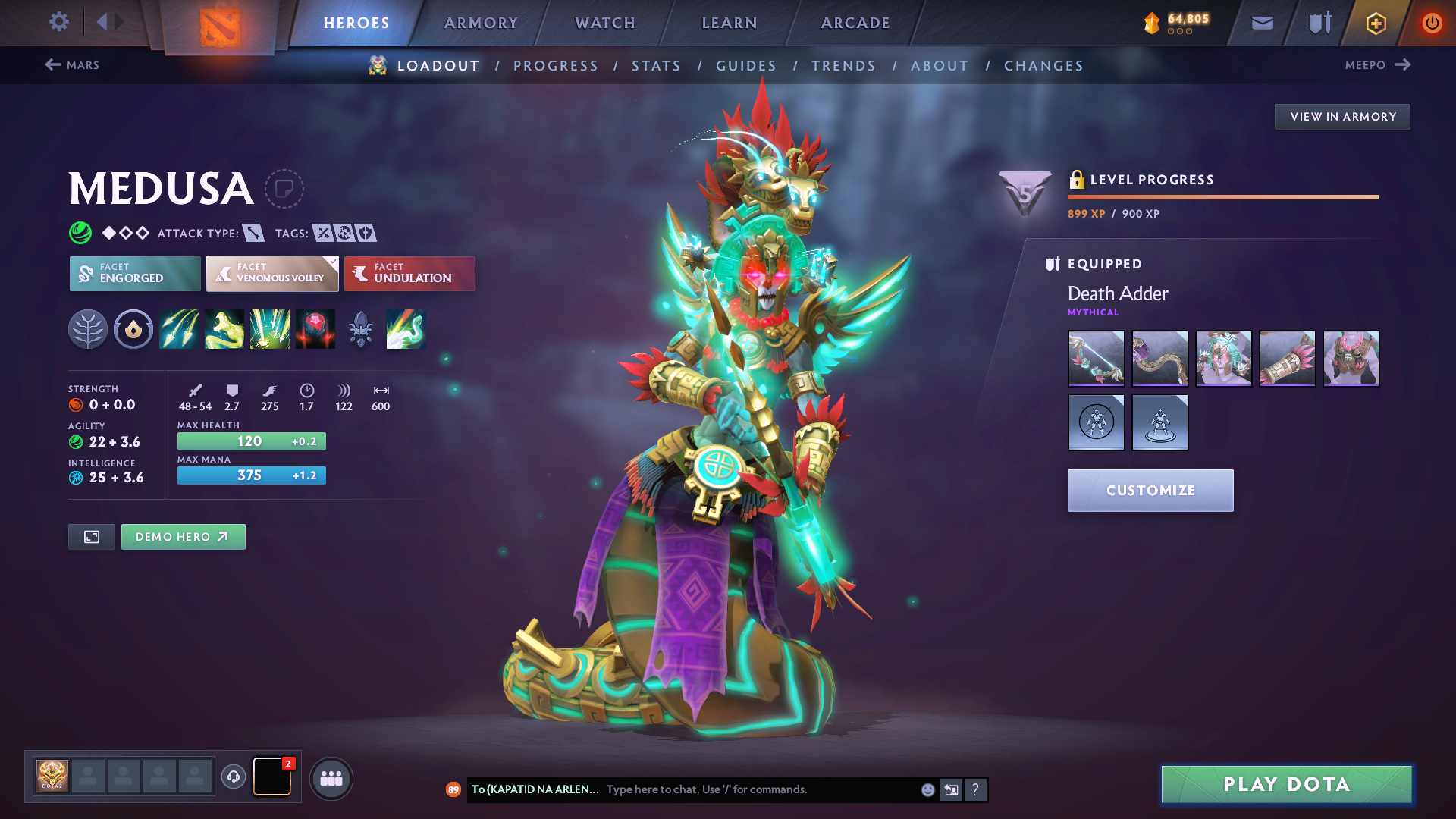
Task: Switch to the Undulation facet
Action: (409, 273)
